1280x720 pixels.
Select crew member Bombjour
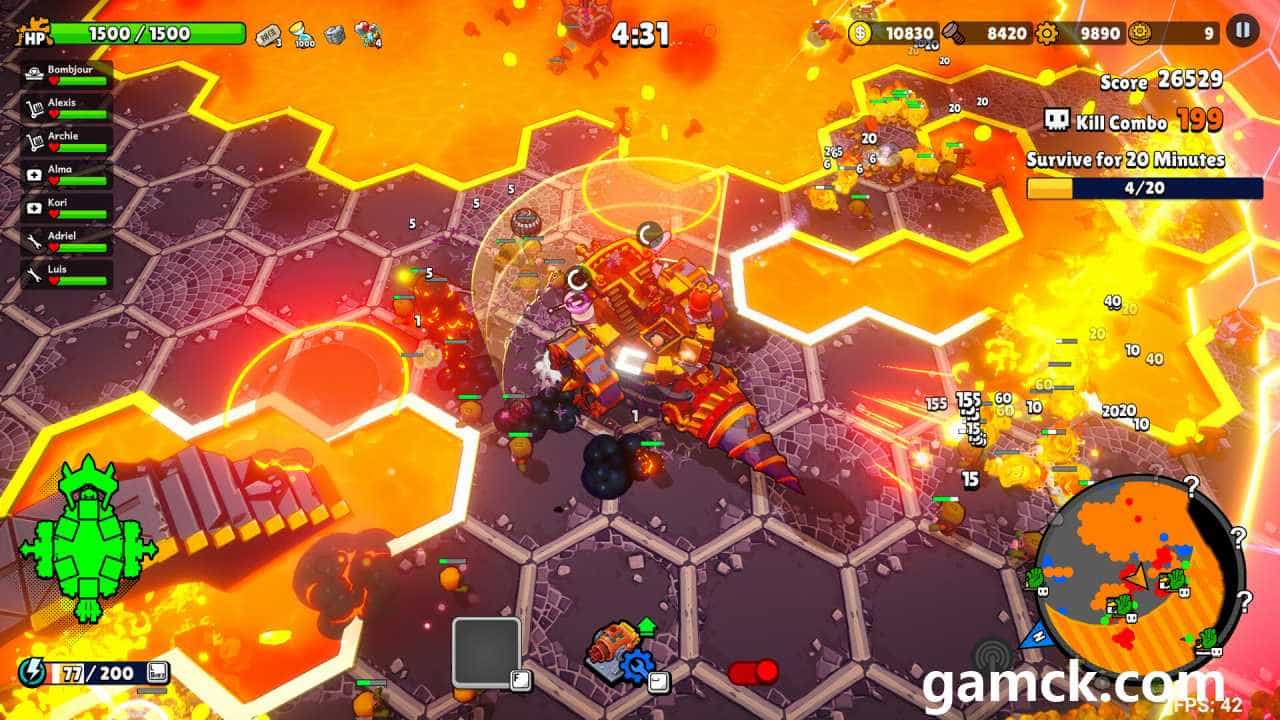[66, 76]
